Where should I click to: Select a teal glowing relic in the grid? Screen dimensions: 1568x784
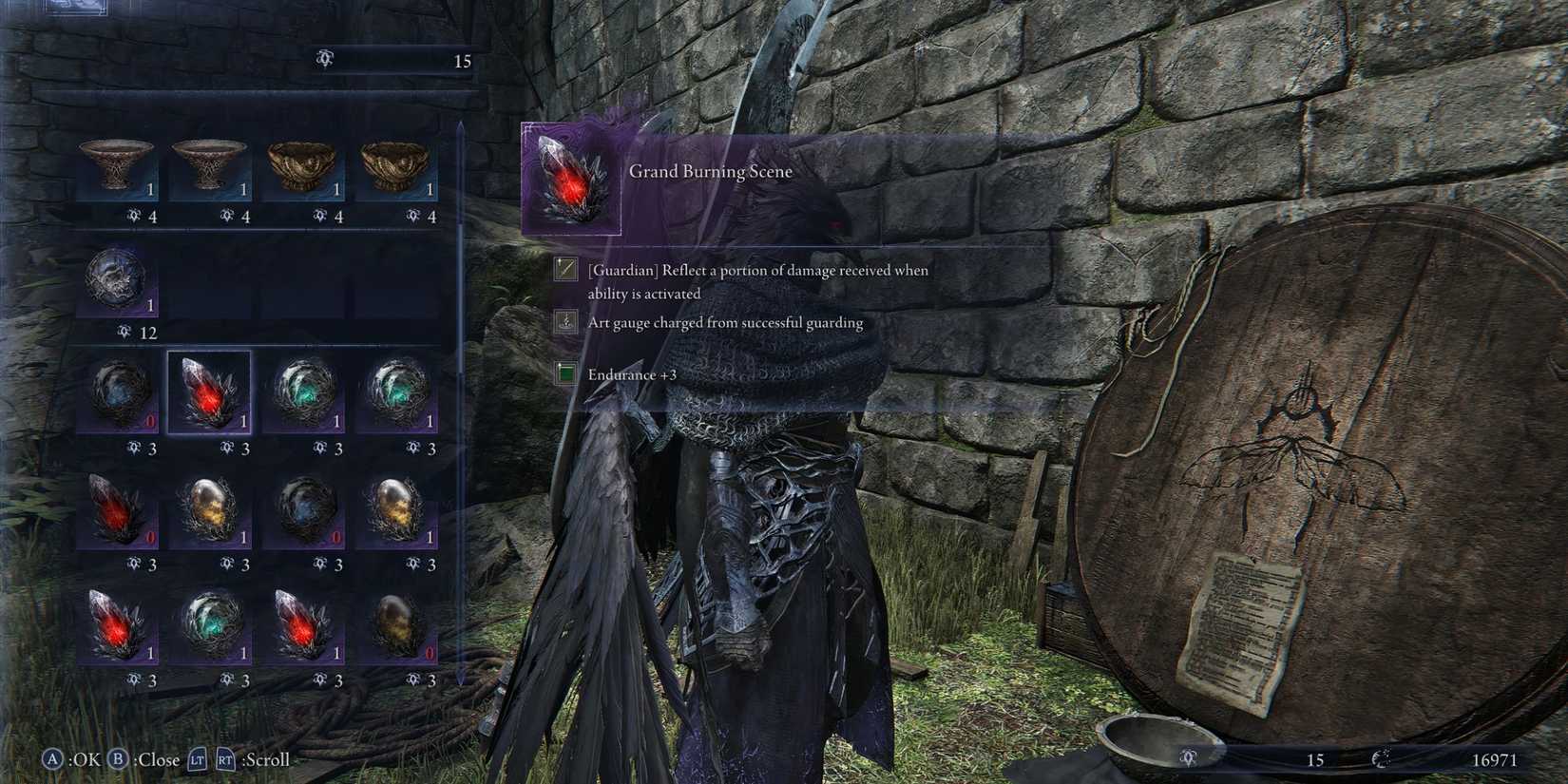click(x=304, y=390)
